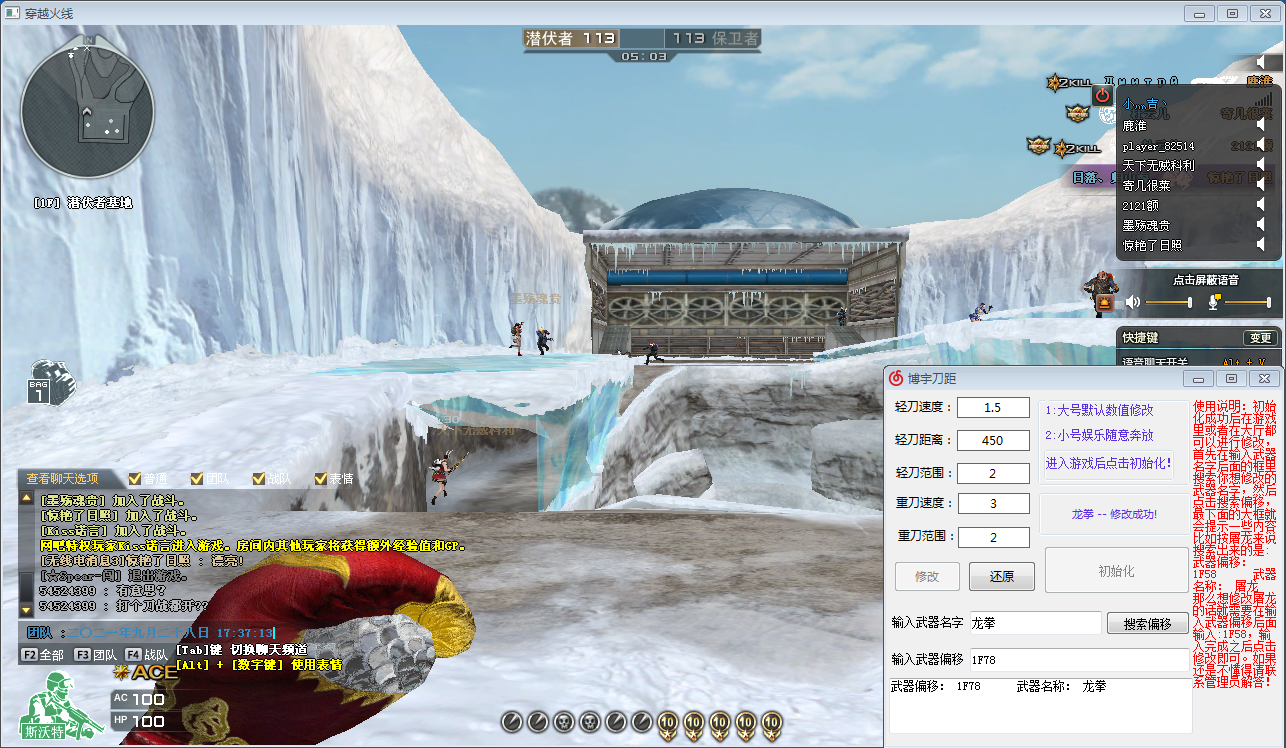The height and width of the screenshot is (748, 1286).
Task: Select the 轻刀速度 value field
Action: tap(993, 408)
